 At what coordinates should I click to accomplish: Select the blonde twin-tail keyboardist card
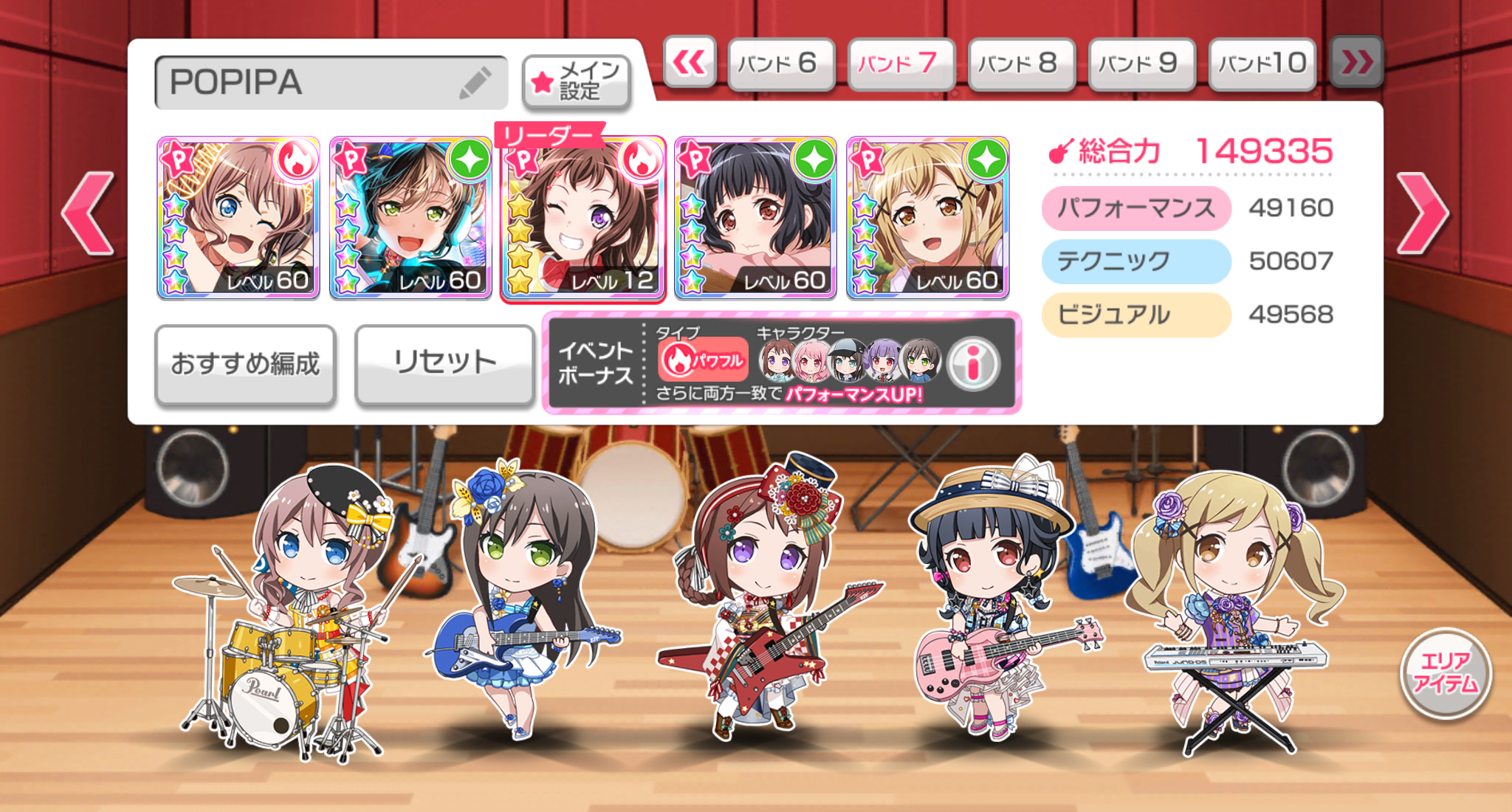[x=928, y=218]
